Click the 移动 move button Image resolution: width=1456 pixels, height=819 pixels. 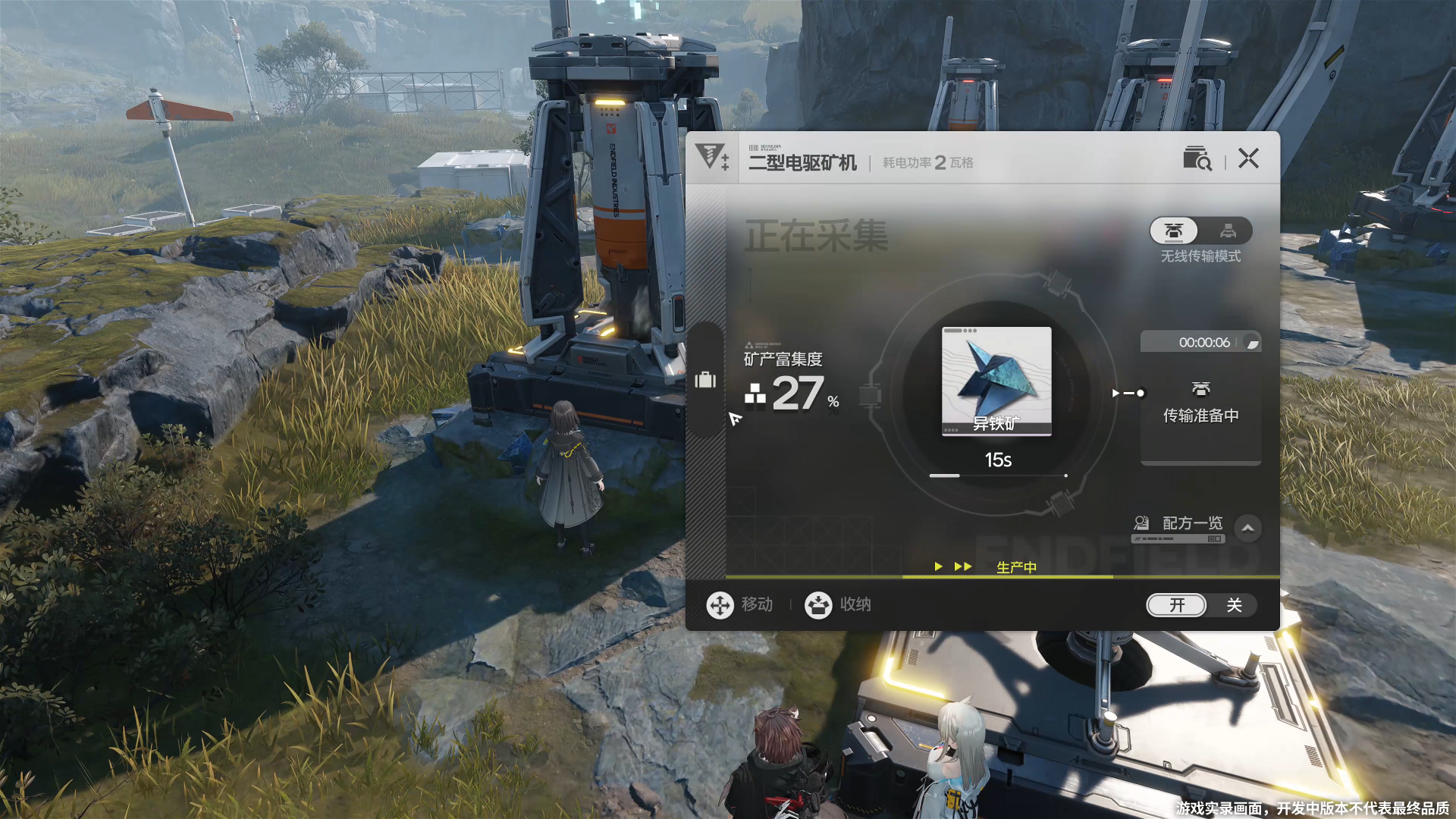[740, 604]
